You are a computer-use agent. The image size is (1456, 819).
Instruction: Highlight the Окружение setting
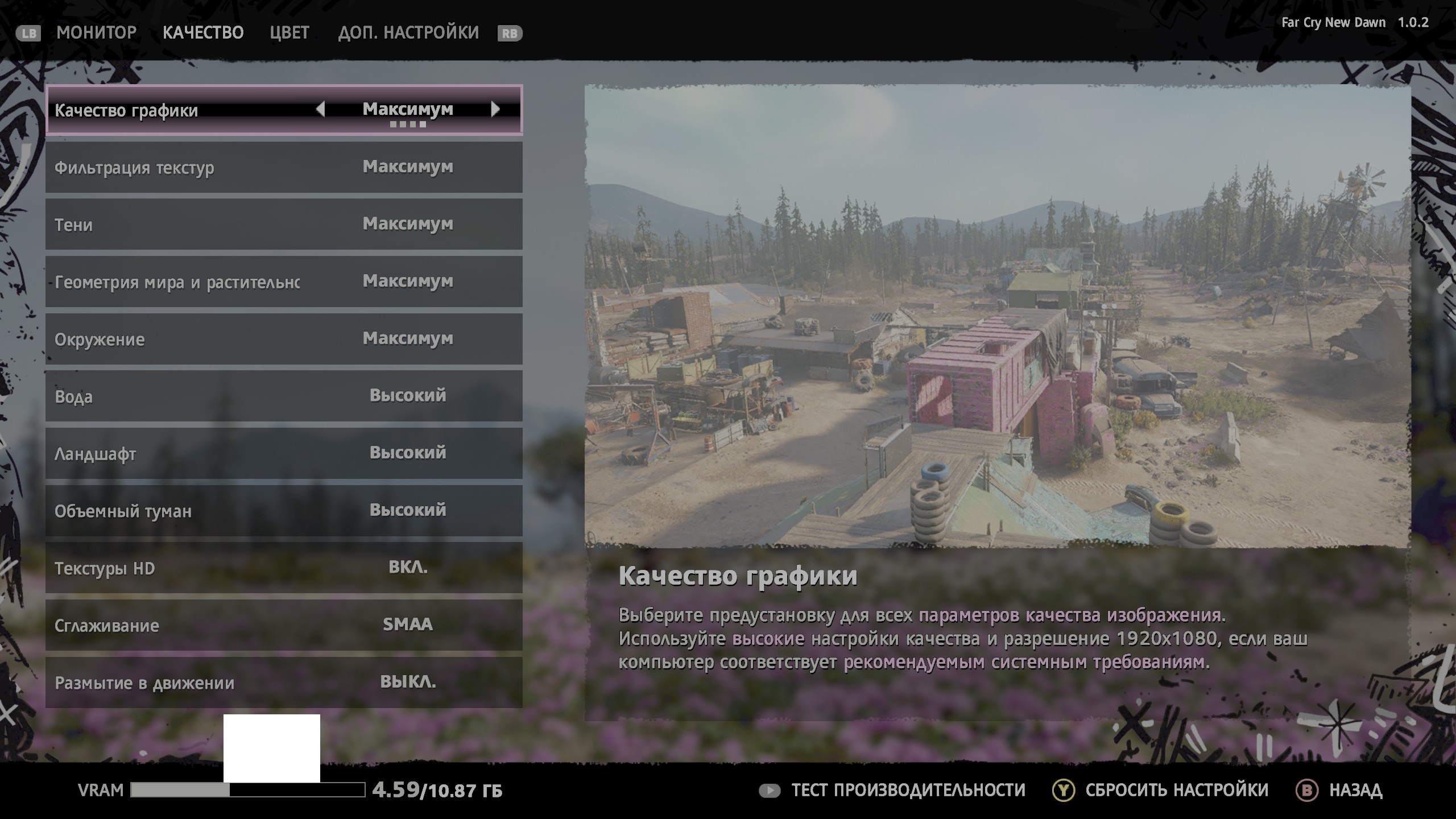pos(283,339)
